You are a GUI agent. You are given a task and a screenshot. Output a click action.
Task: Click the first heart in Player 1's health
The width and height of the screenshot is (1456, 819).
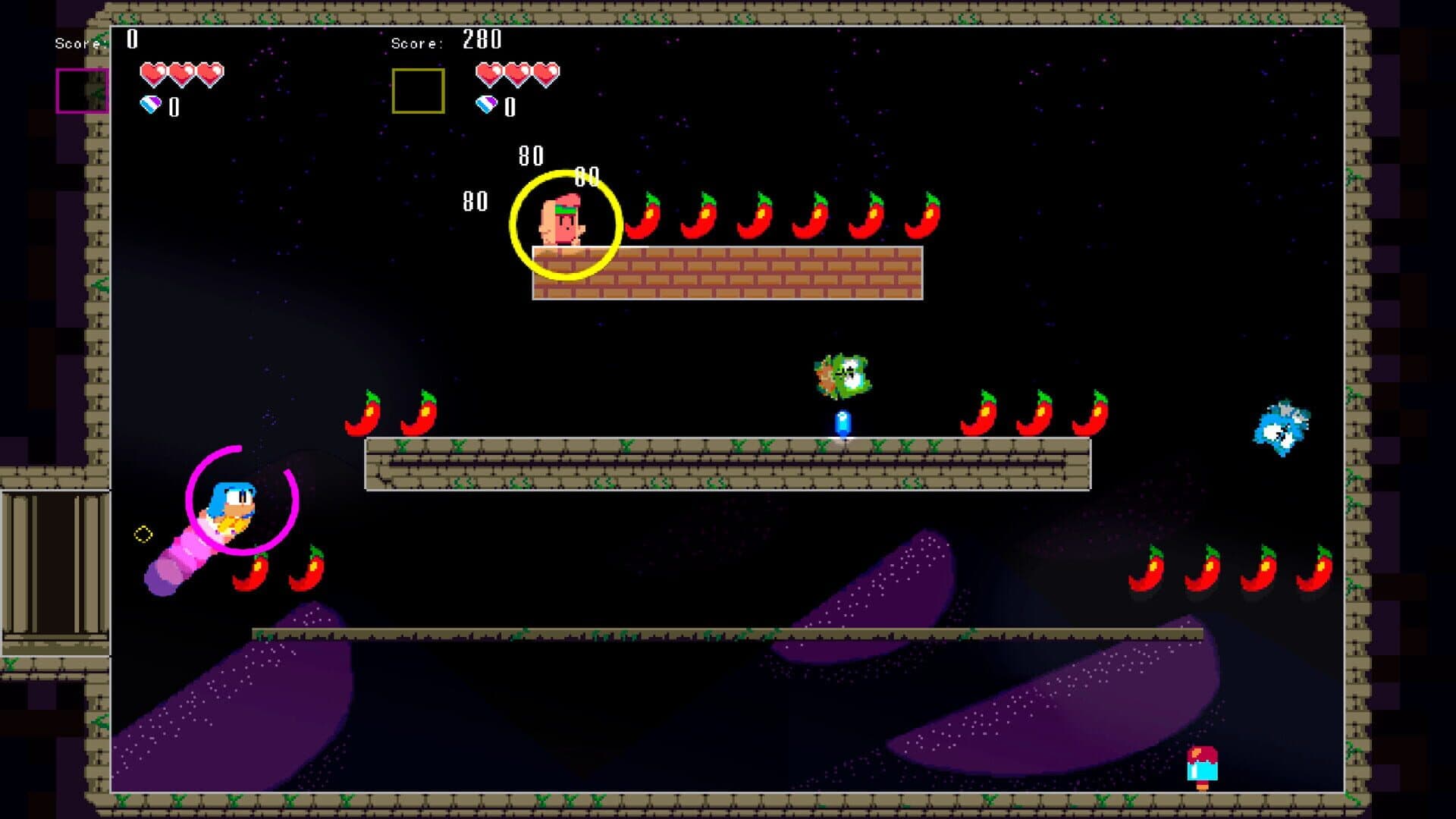pyautogui.click(x=154, y=73)
